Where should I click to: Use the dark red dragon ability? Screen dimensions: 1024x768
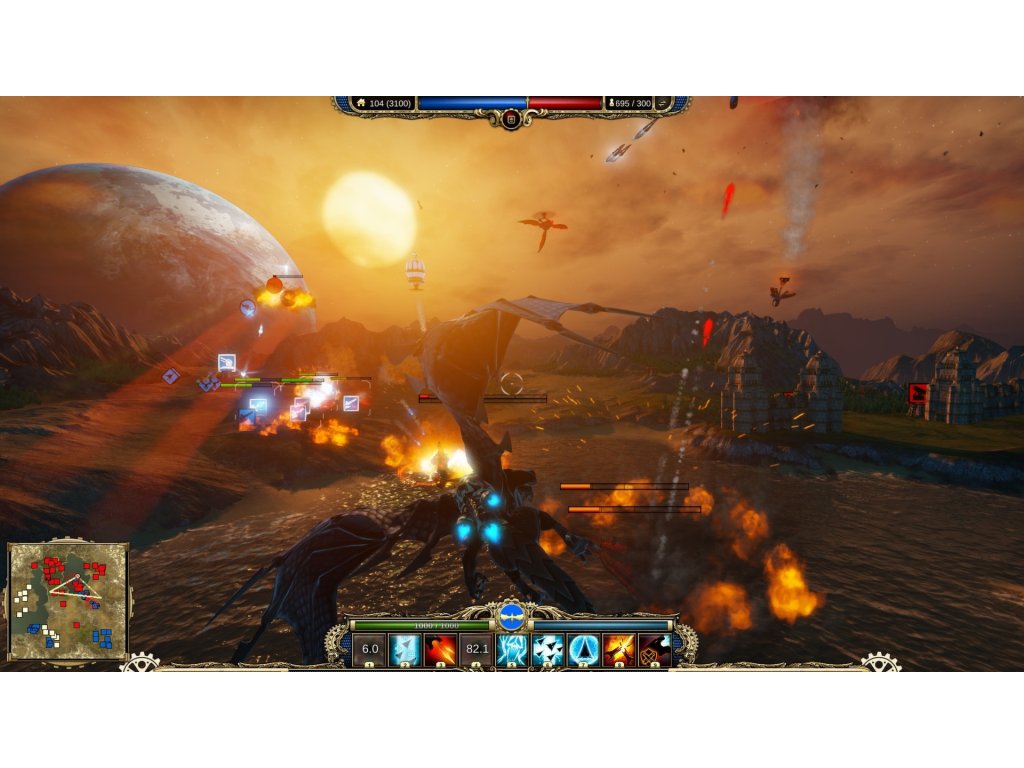pyautogui.click(x=654, y=649)
